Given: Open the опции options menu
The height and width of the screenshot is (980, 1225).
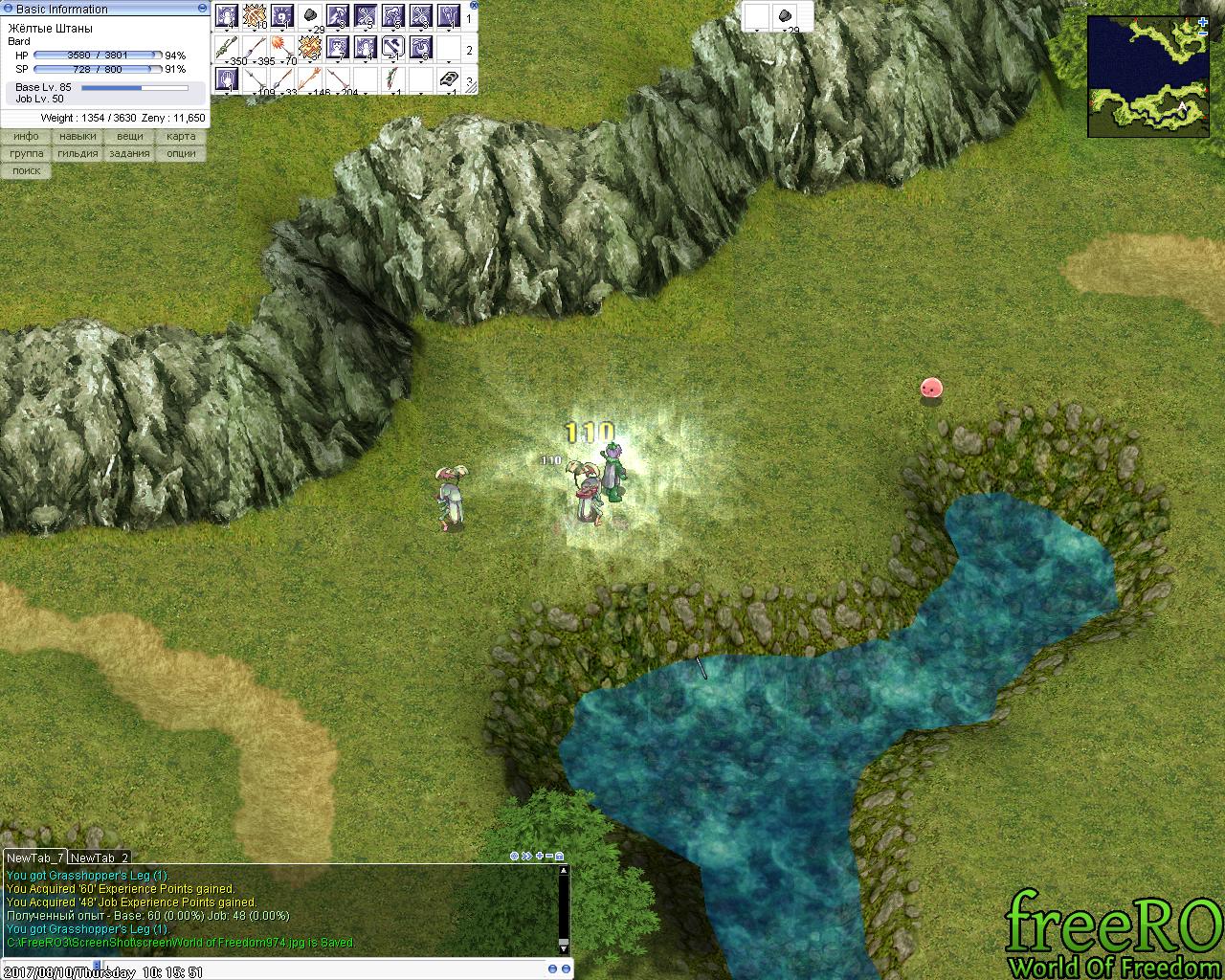Looking at the screenshot, I should coord(181,154).
